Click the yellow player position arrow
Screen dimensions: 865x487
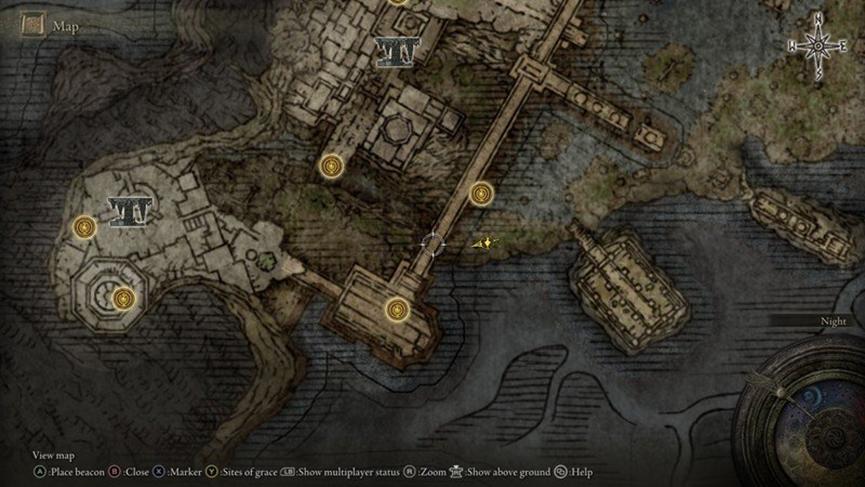[x=484, y=242]
